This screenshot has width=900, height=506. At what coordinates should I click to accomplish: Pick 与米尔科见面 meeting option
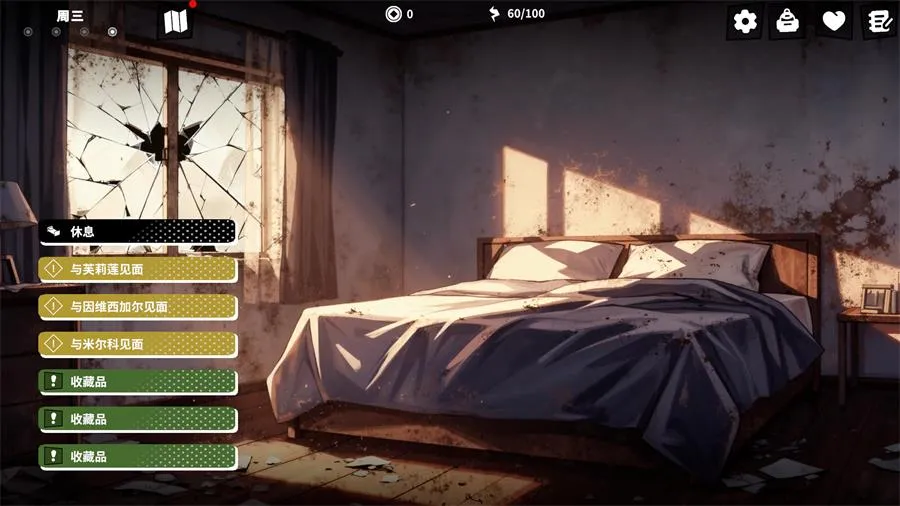pos(138,344)
